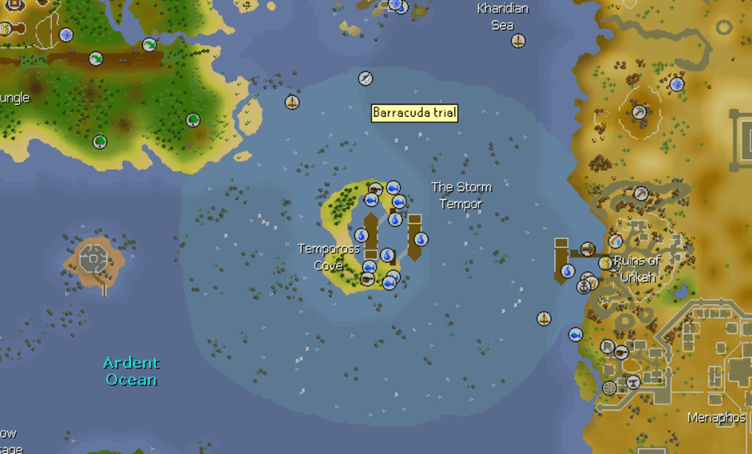752x454 pixels.
Task: Click the anchor icon at the Ruins of Unkah shore
Action: (x=584, y=286)
